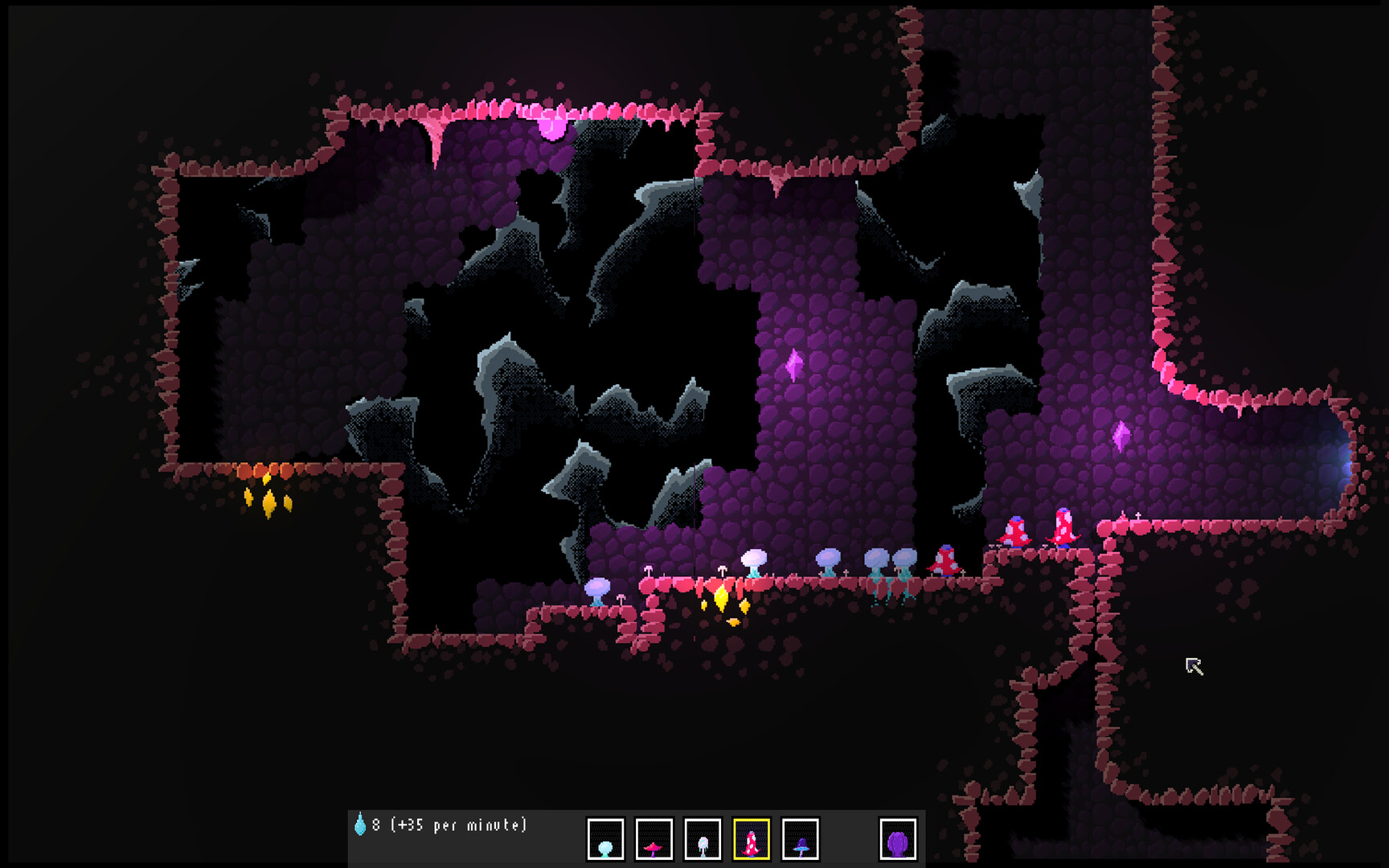
Task: Click the purple crystal on the right wall
Action: tap(1123, 435)
